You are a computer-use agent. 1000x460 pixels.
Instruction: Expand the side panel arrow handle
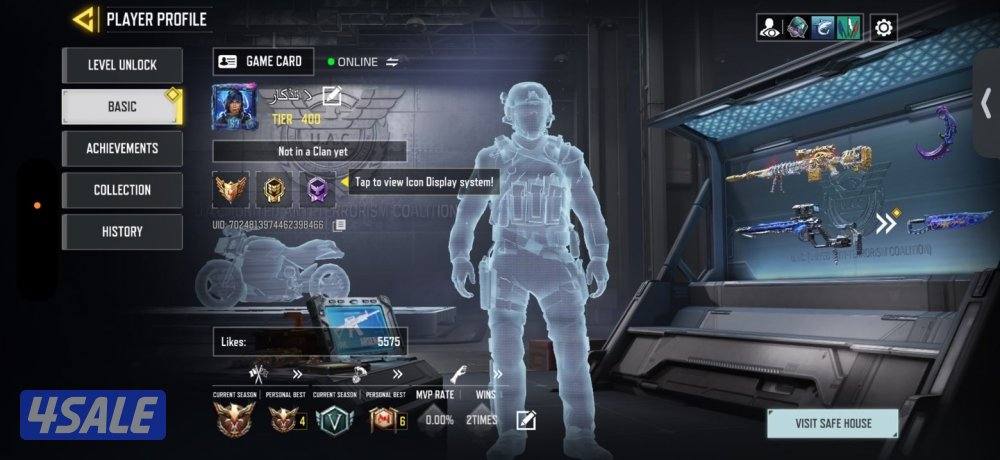point(986,102)
